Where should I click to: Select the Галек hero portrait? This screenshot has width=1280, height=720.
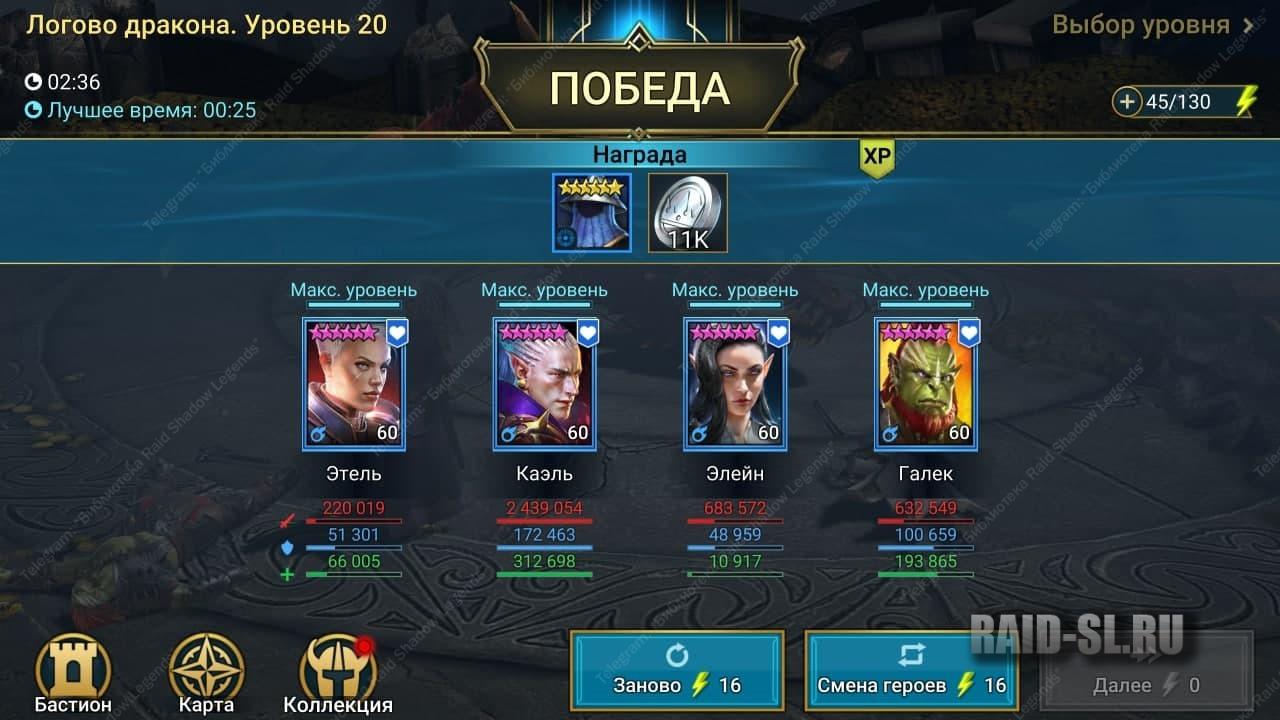[x=926, y=385]
